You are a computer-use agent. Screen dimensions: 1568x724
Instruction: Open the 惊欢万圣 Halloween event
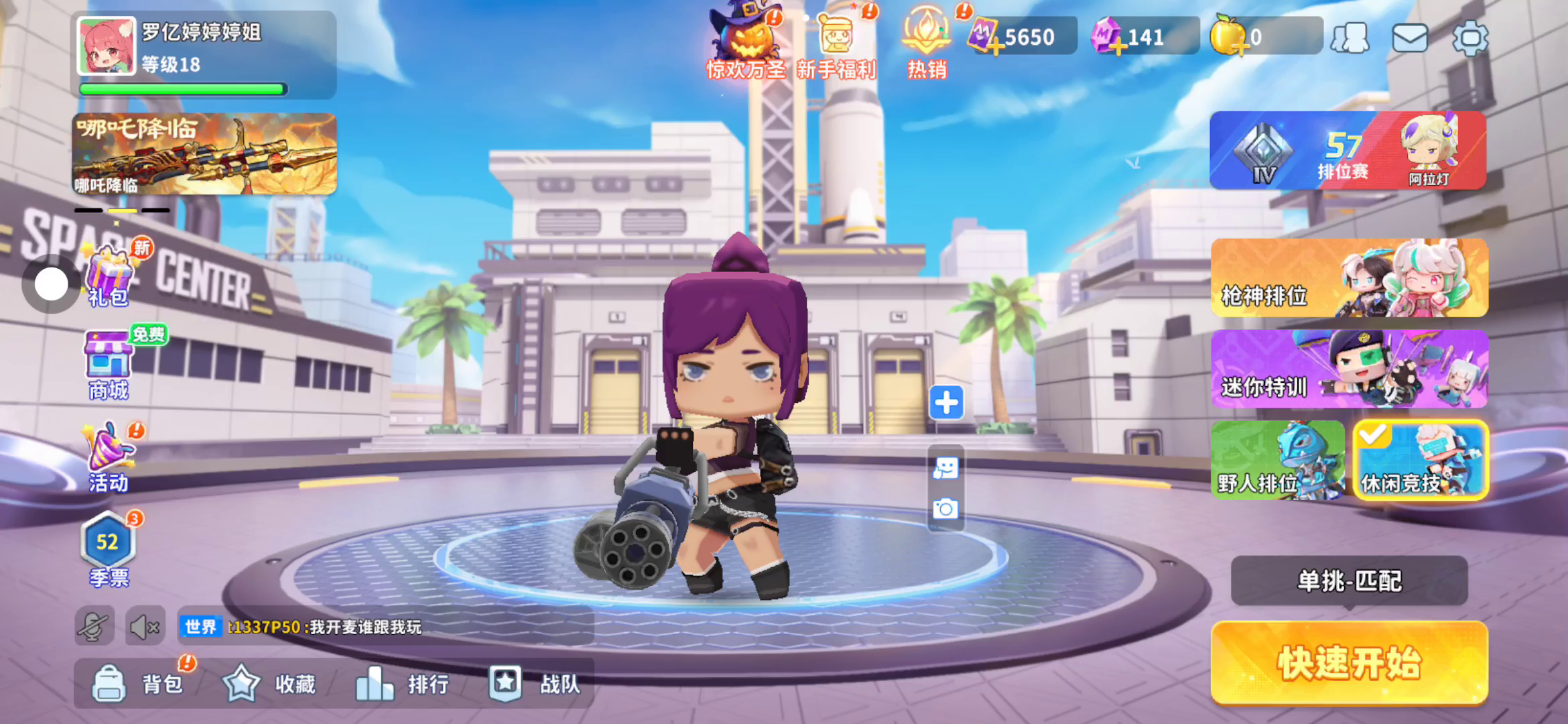[x=746, y=42]
